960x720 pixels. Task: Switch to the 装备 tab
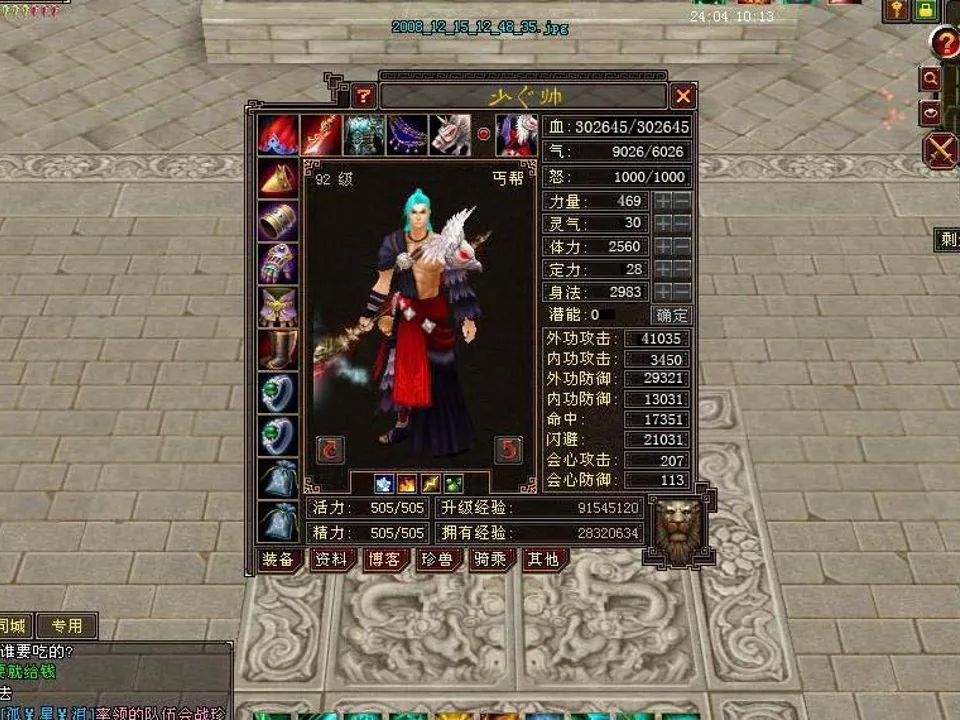(277, 559)
